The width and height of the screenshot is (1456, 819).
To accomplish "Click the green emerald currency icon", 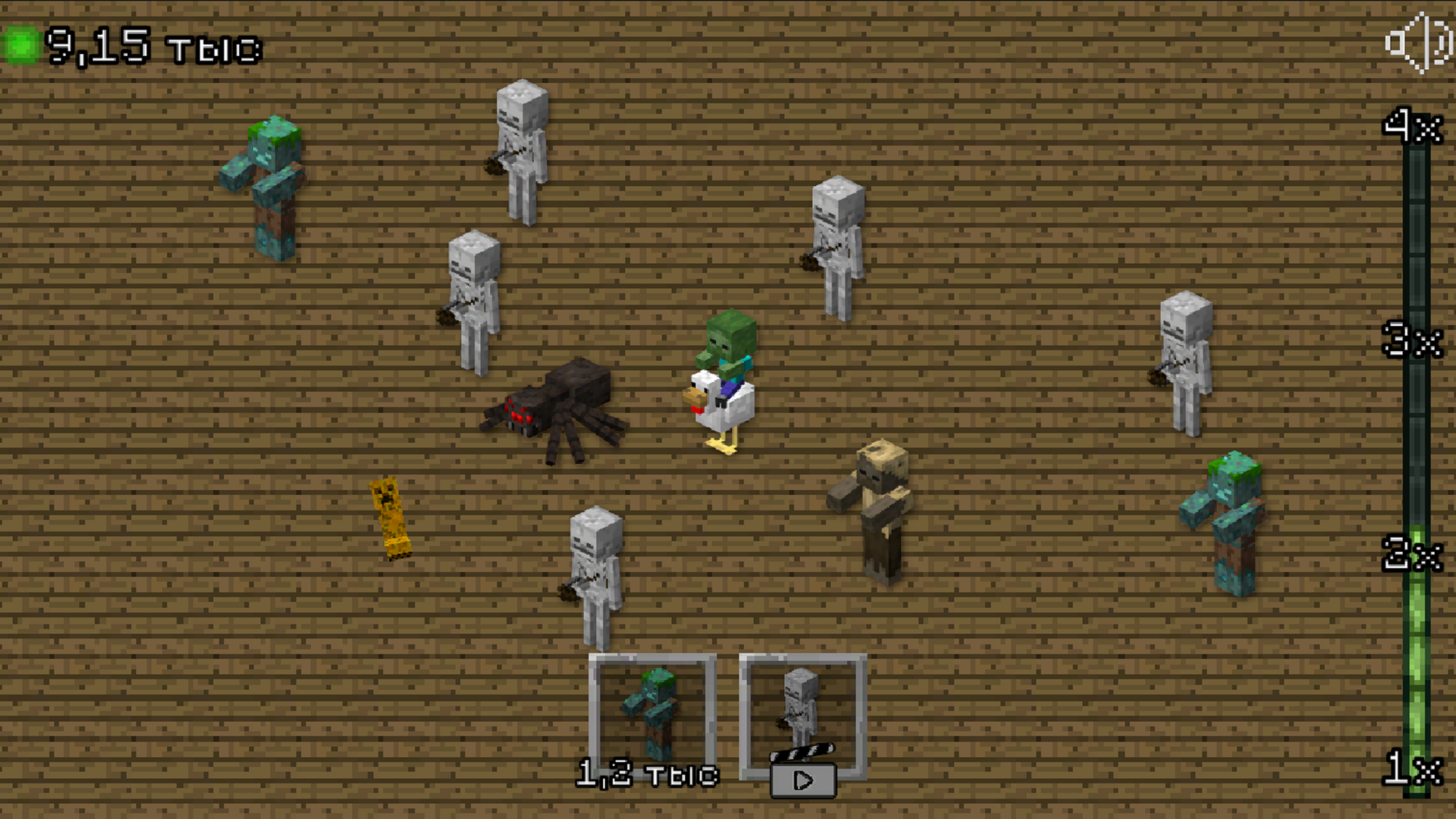I will [23, 45].
